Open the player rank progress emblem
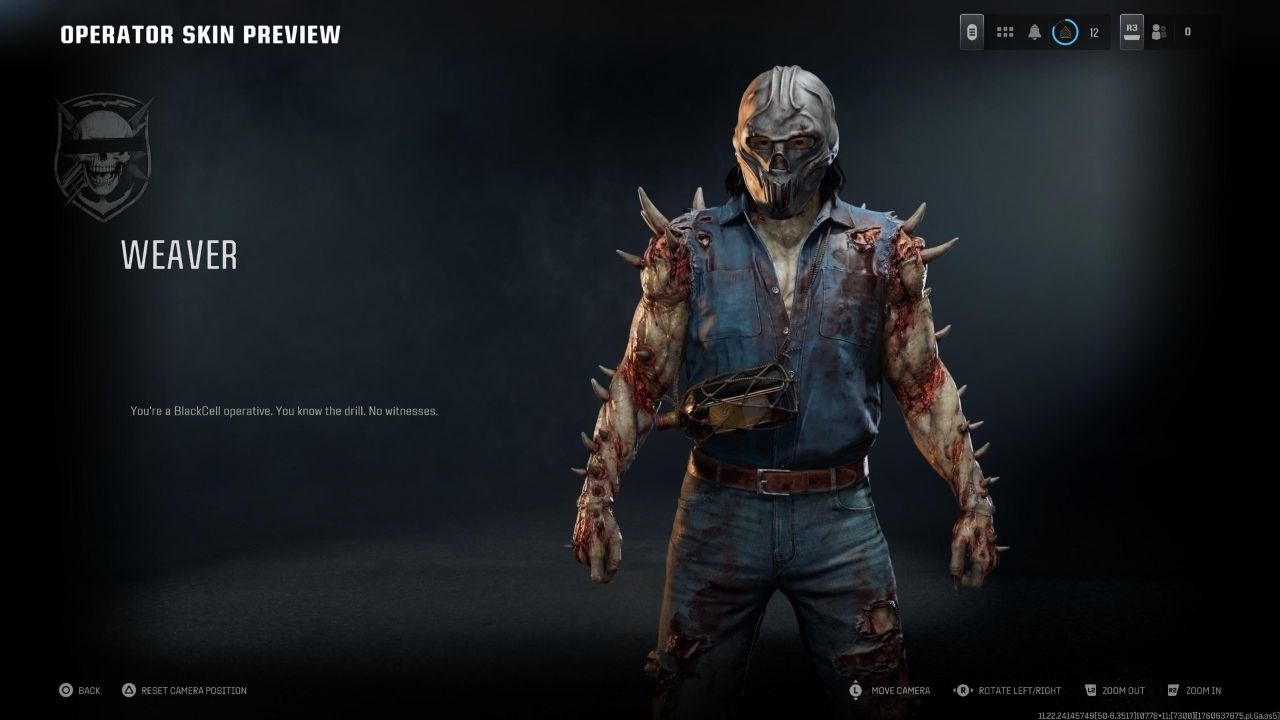Viewport: 1280px width, 720px height. coord(1065,32)
